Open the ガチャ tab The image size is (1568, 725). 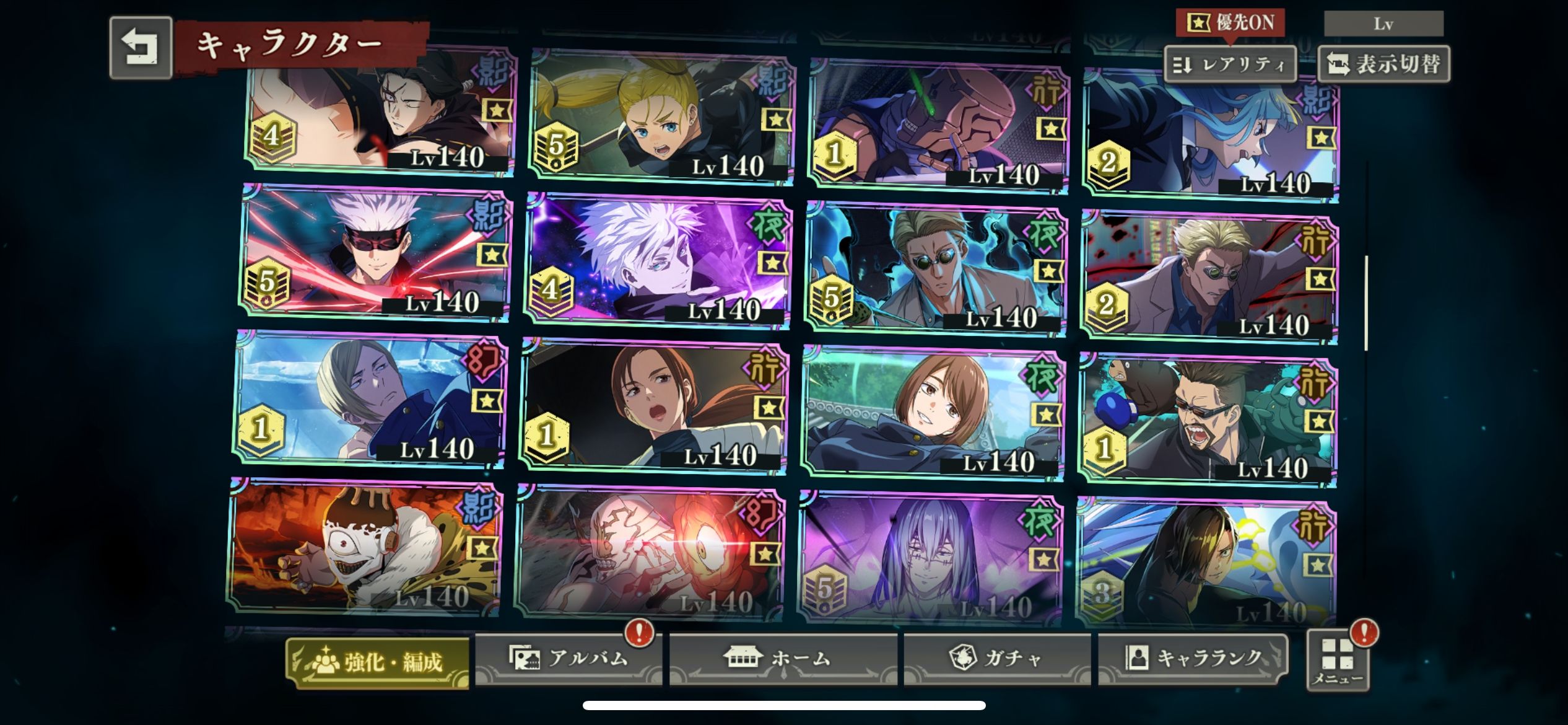tap(997, 658)
